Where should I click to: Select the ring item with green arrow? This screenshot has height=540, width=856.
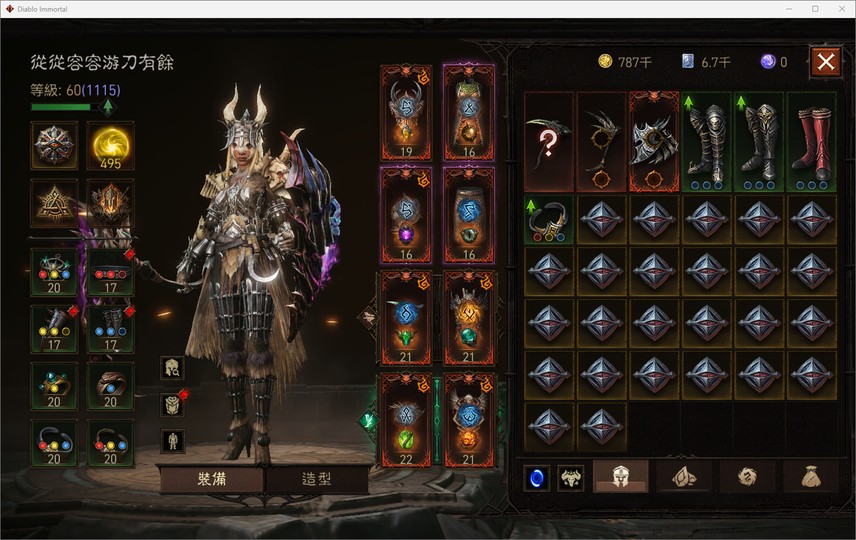[549, 219]
